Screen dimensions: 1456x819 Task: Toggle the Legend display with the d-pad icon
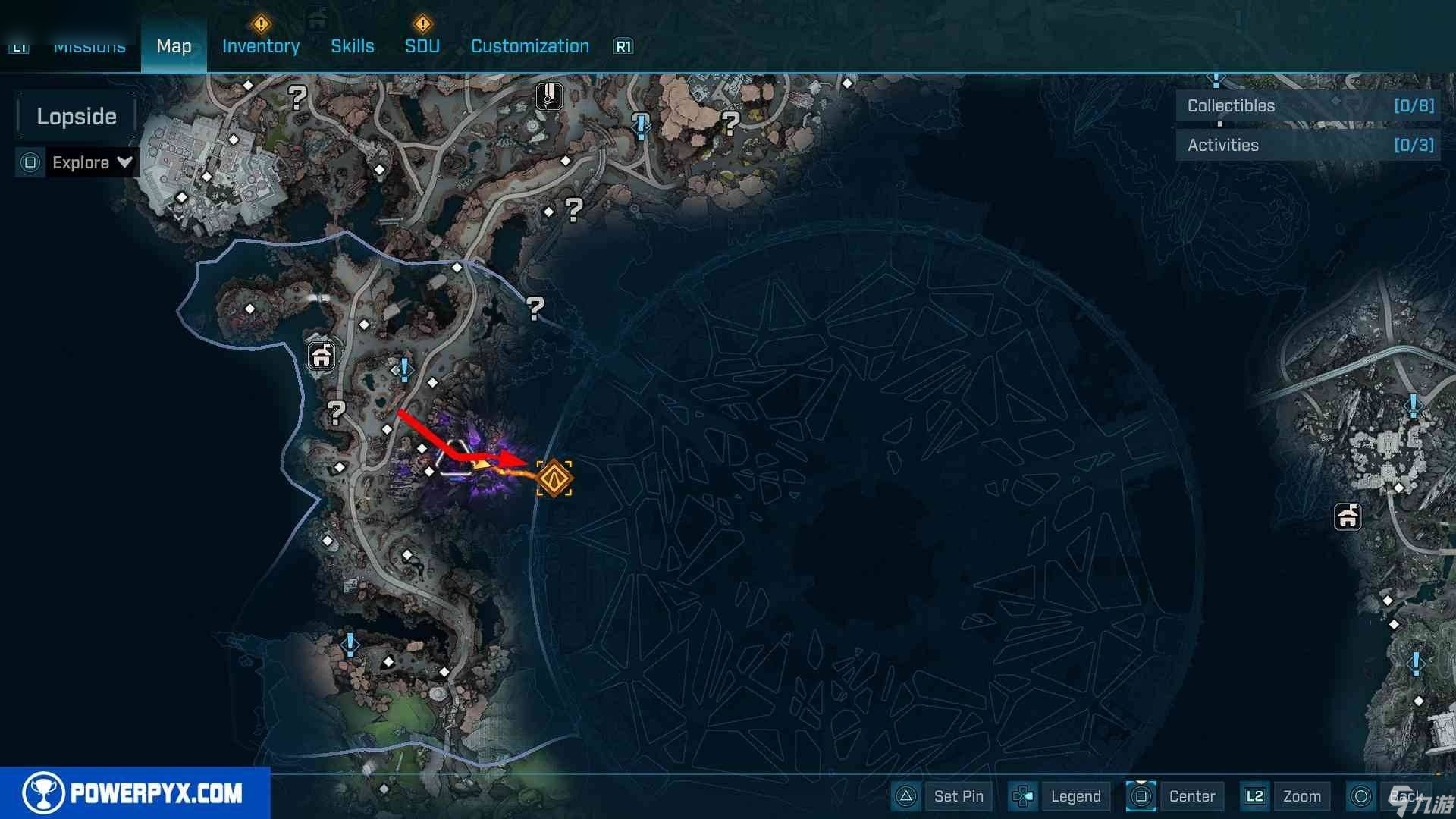1023,796
